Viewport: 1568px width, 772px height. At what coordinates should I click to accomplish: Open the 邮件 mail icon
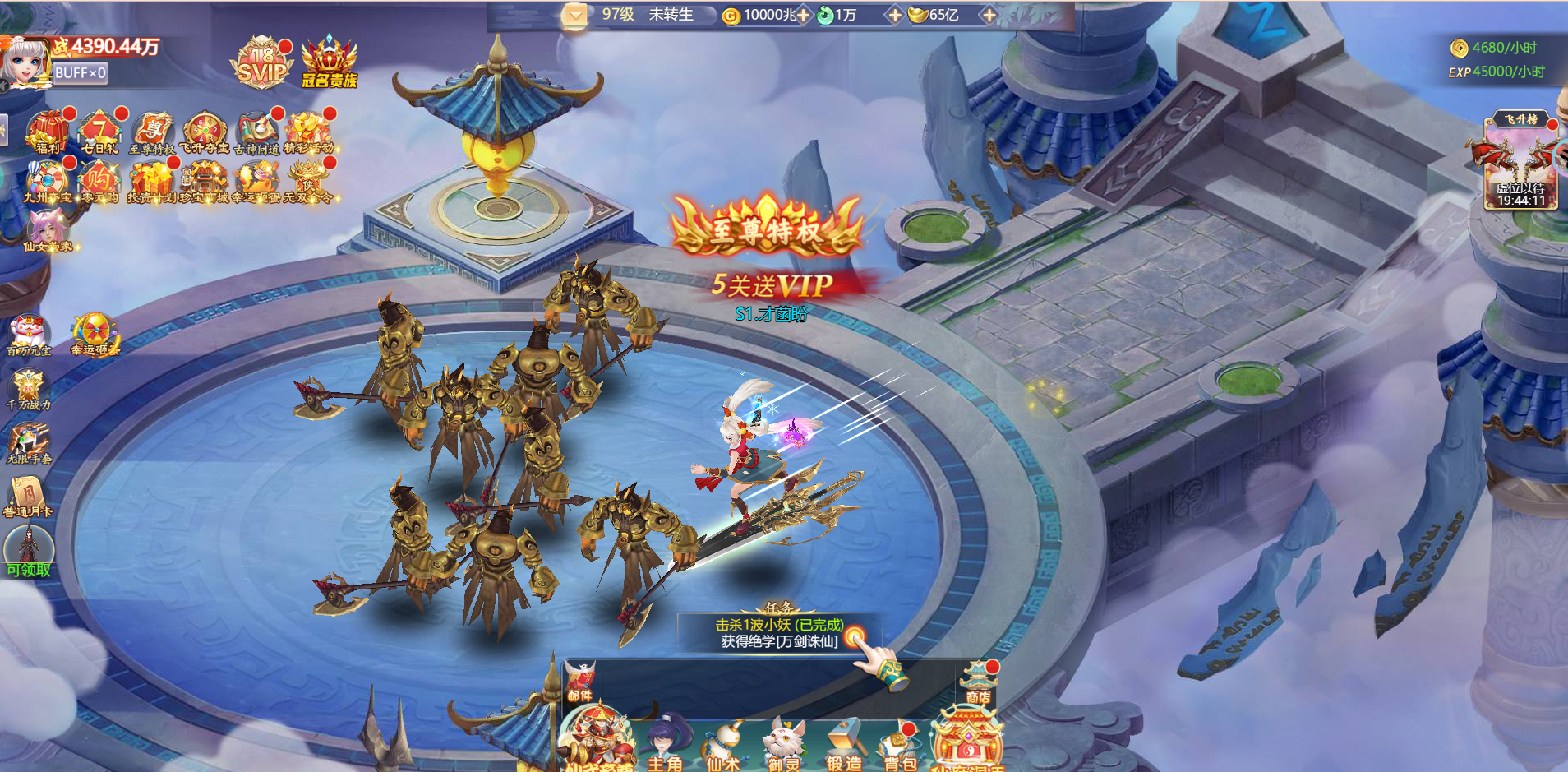(580, 682)
